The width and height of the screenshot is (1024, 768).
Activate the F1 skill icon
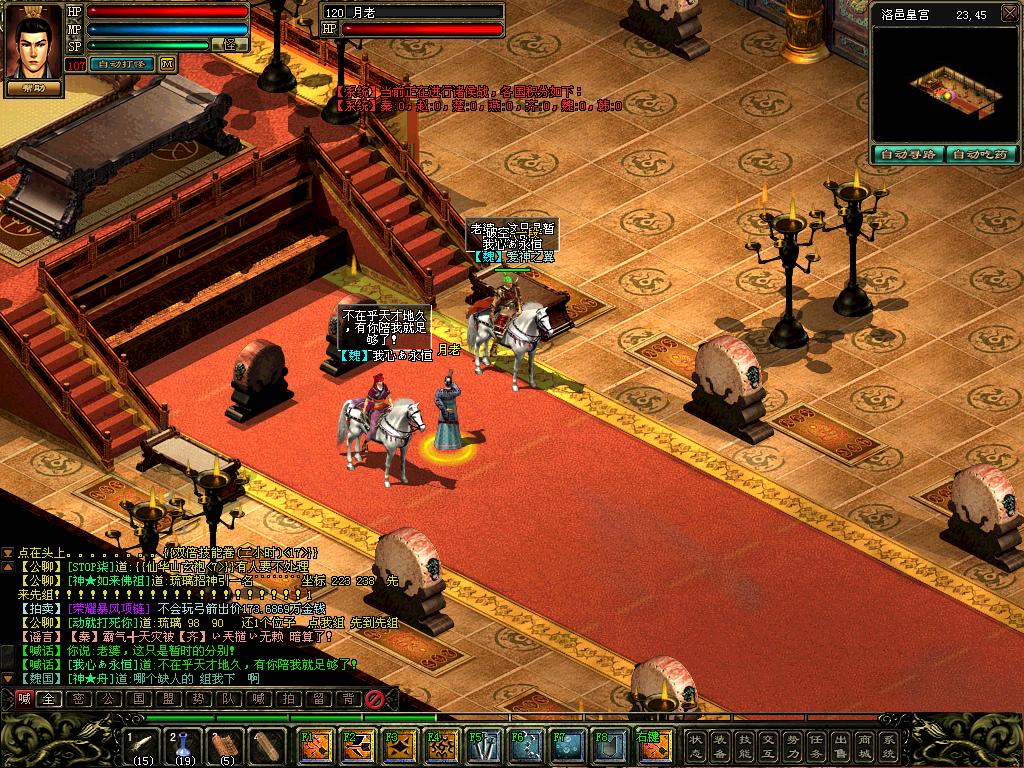(313, 746)
